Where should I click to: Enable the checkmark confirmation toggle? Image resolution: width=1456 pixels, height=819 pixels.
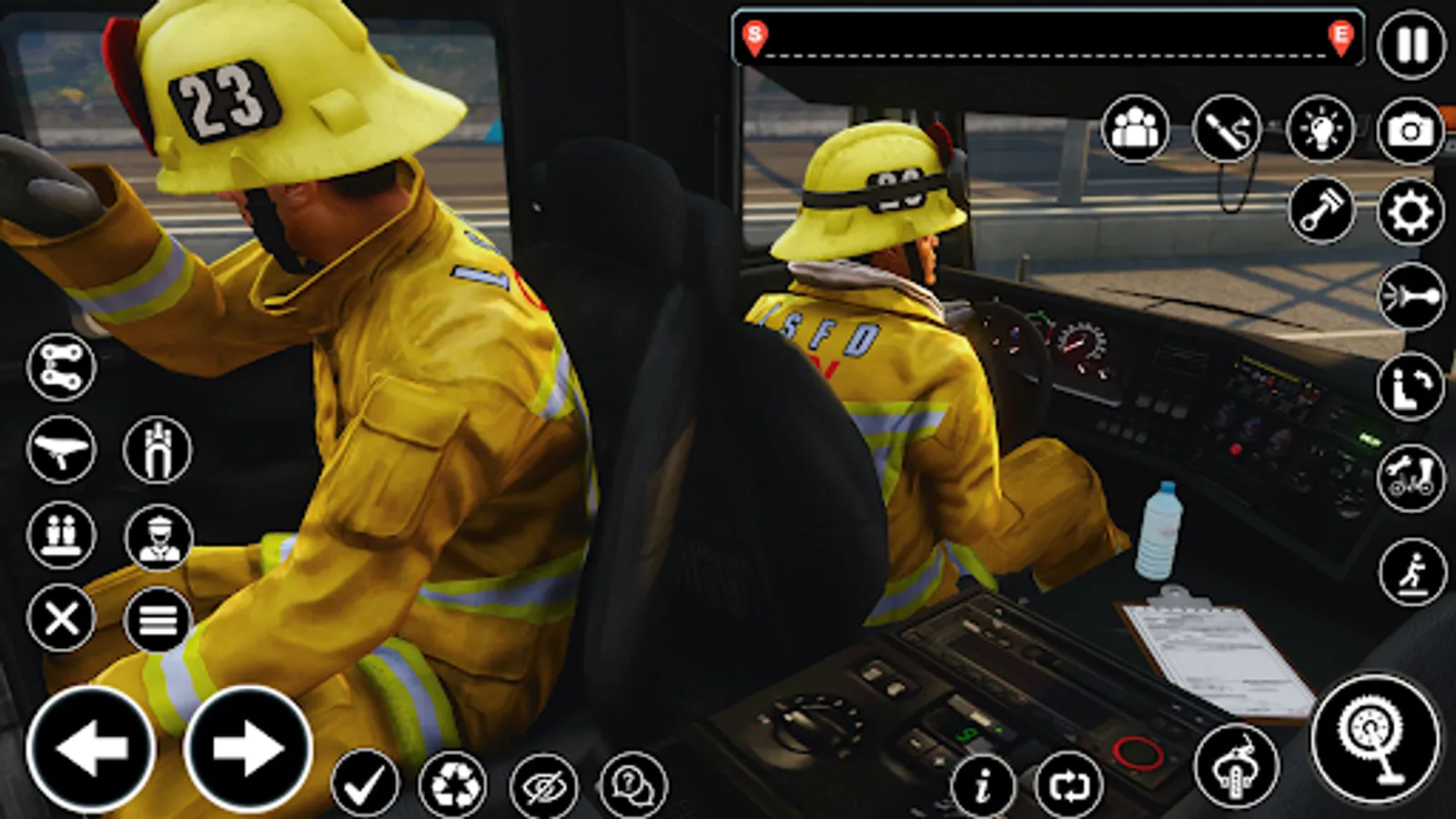coord(364,783)
